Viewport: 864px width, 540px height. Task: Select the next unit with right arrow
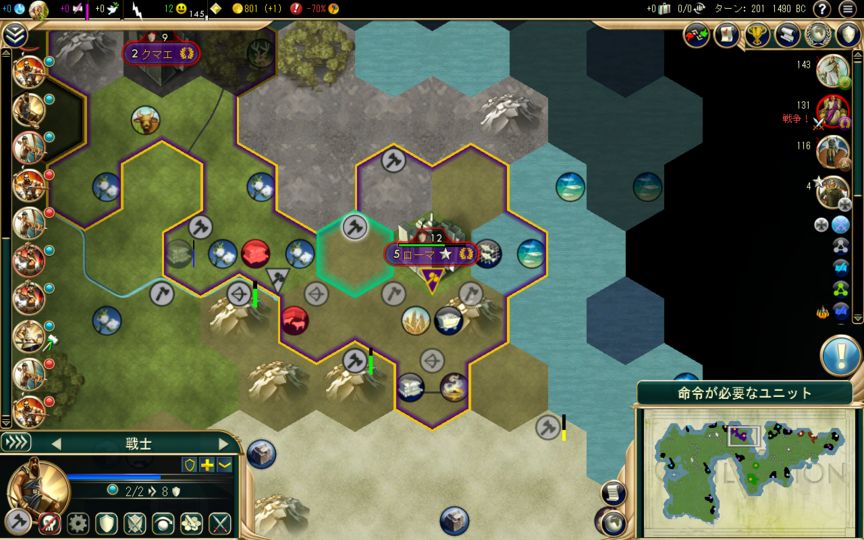click(222, 443)
